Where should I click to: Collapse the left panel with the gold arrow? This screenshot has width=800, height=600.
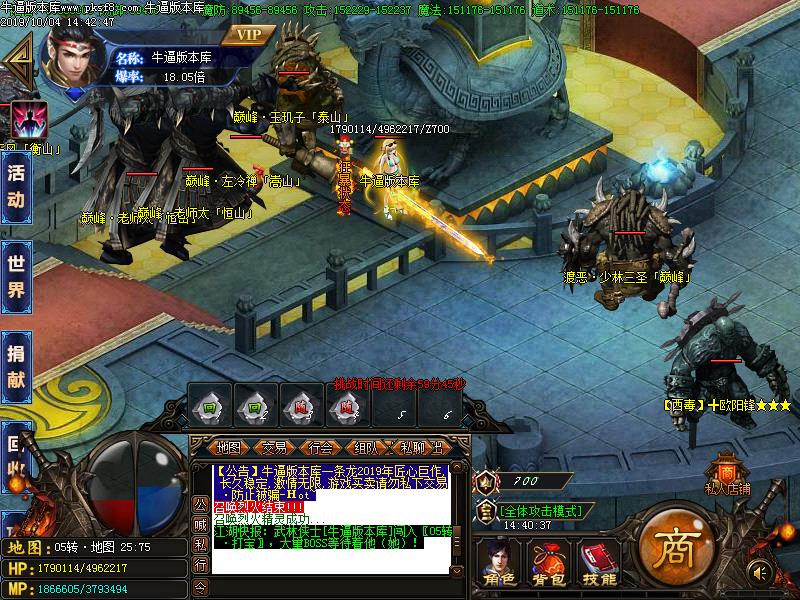[17, 62]
